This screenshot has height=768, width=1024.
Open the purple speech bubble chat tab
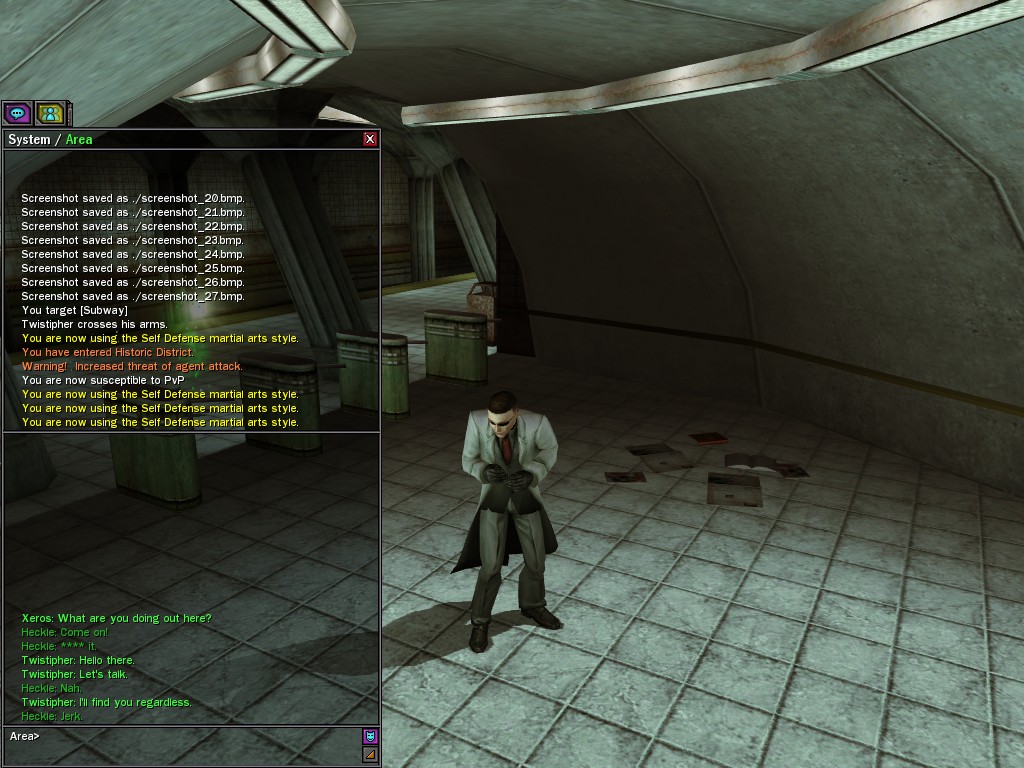(17, 113)
